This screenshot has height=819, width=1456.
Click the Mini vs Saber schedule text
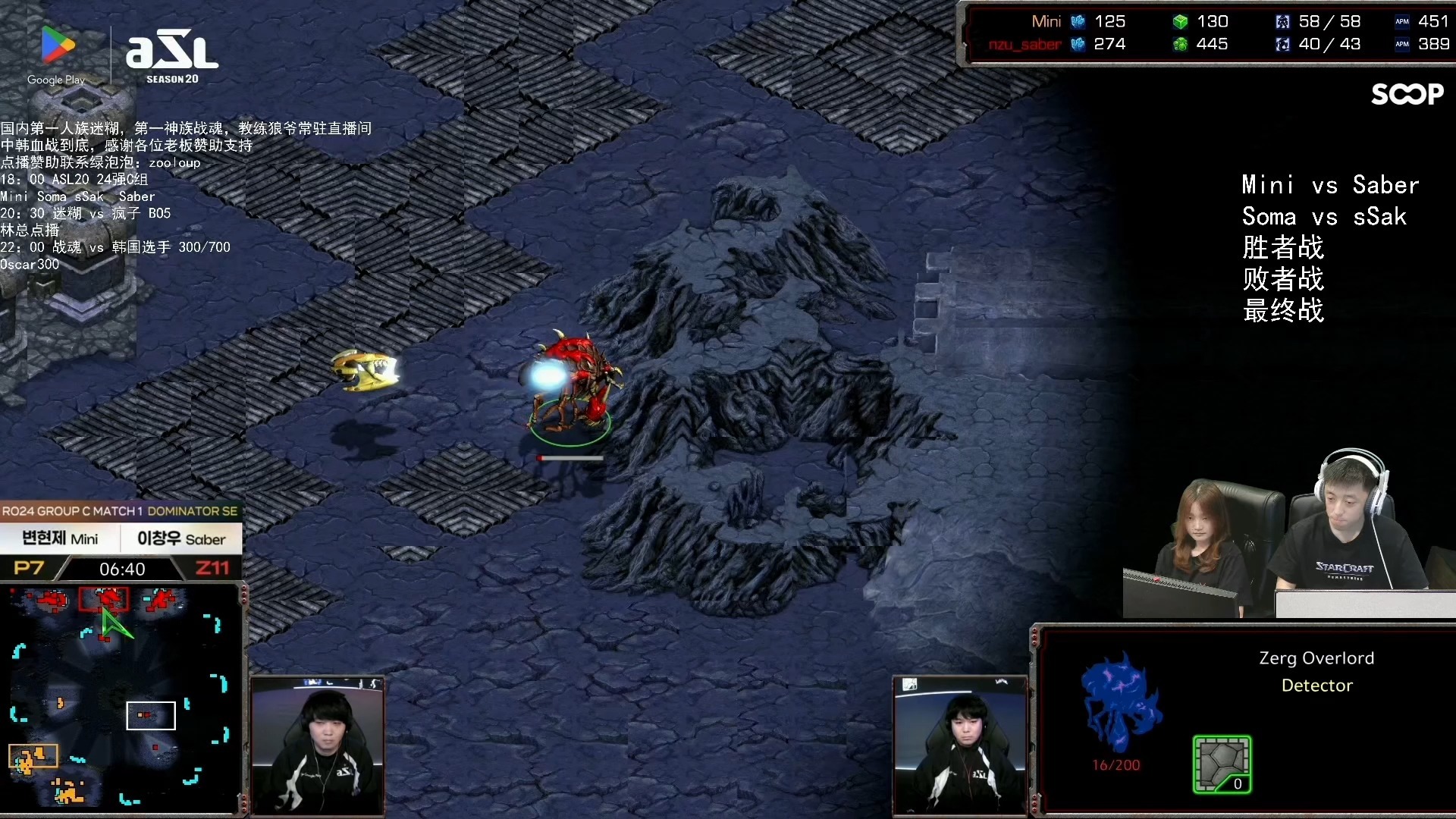(1329, 184)
